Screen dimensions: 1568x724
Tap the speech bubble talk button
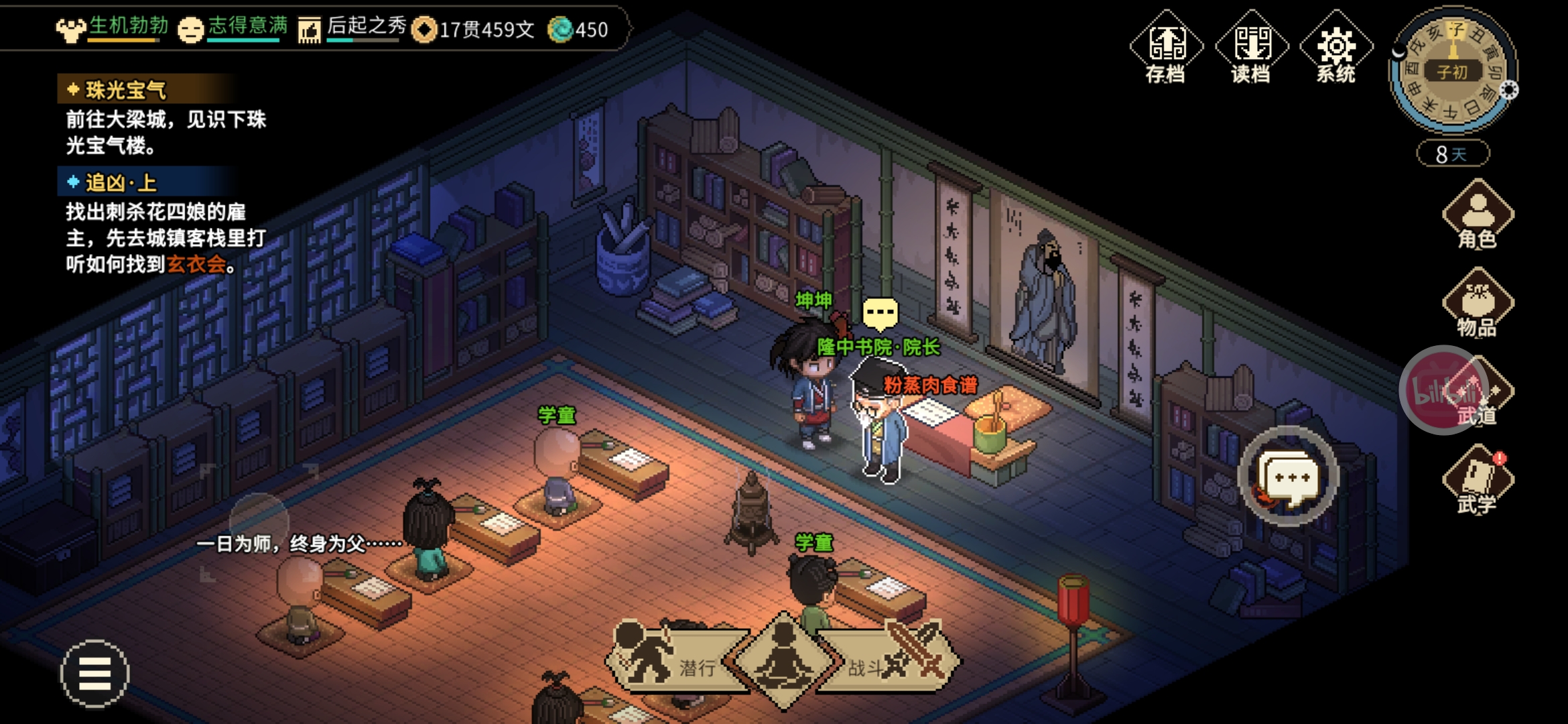click(1288, 477)
